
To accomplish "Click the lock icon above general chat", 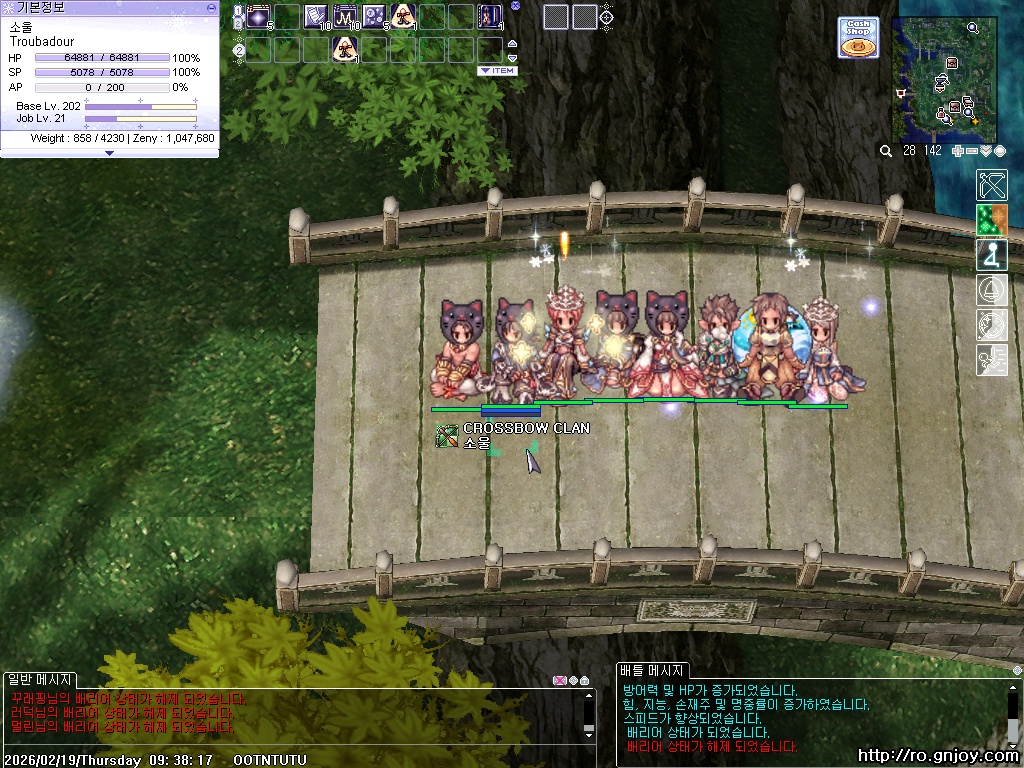I will click(x=584, y=681).
